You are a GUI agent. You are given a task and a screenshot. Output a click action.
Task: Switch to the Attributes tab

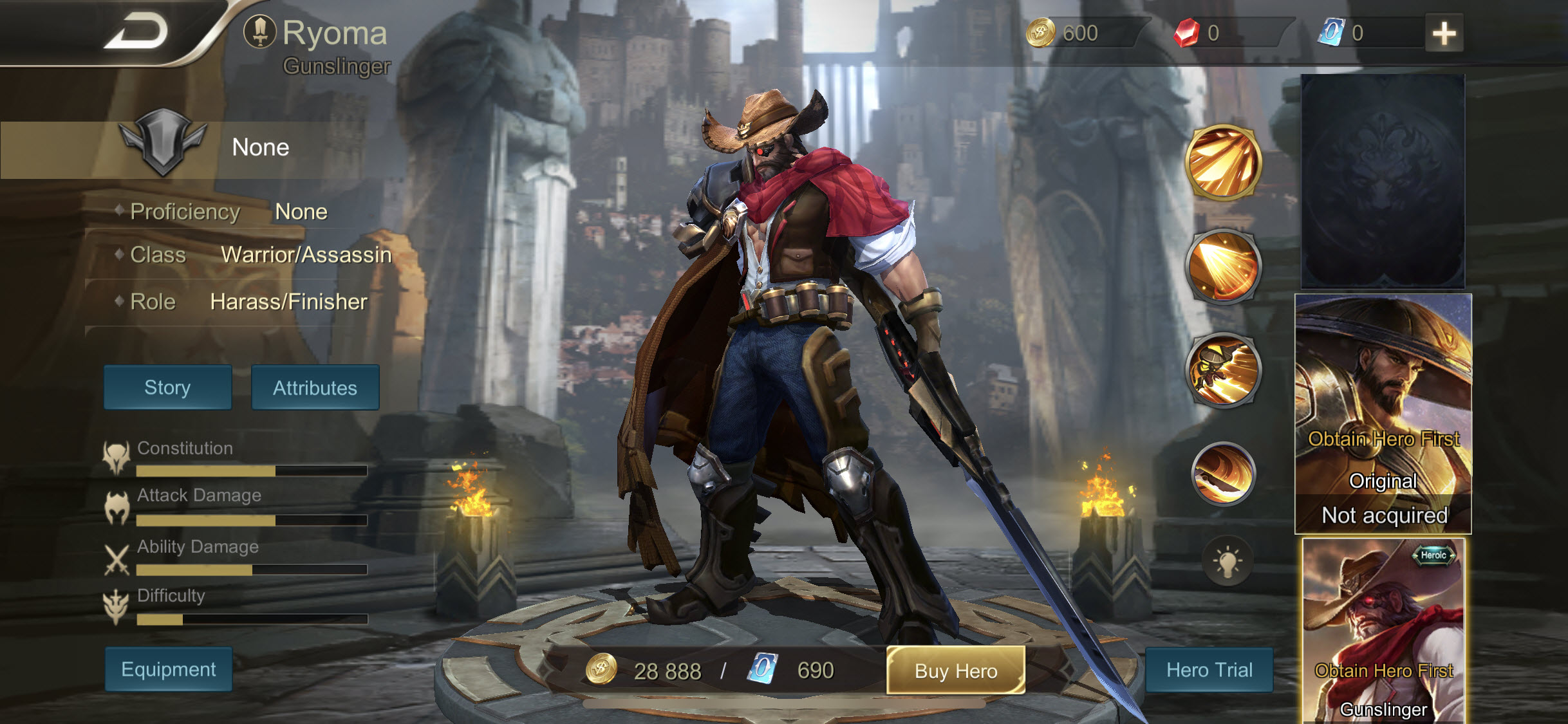315,387
